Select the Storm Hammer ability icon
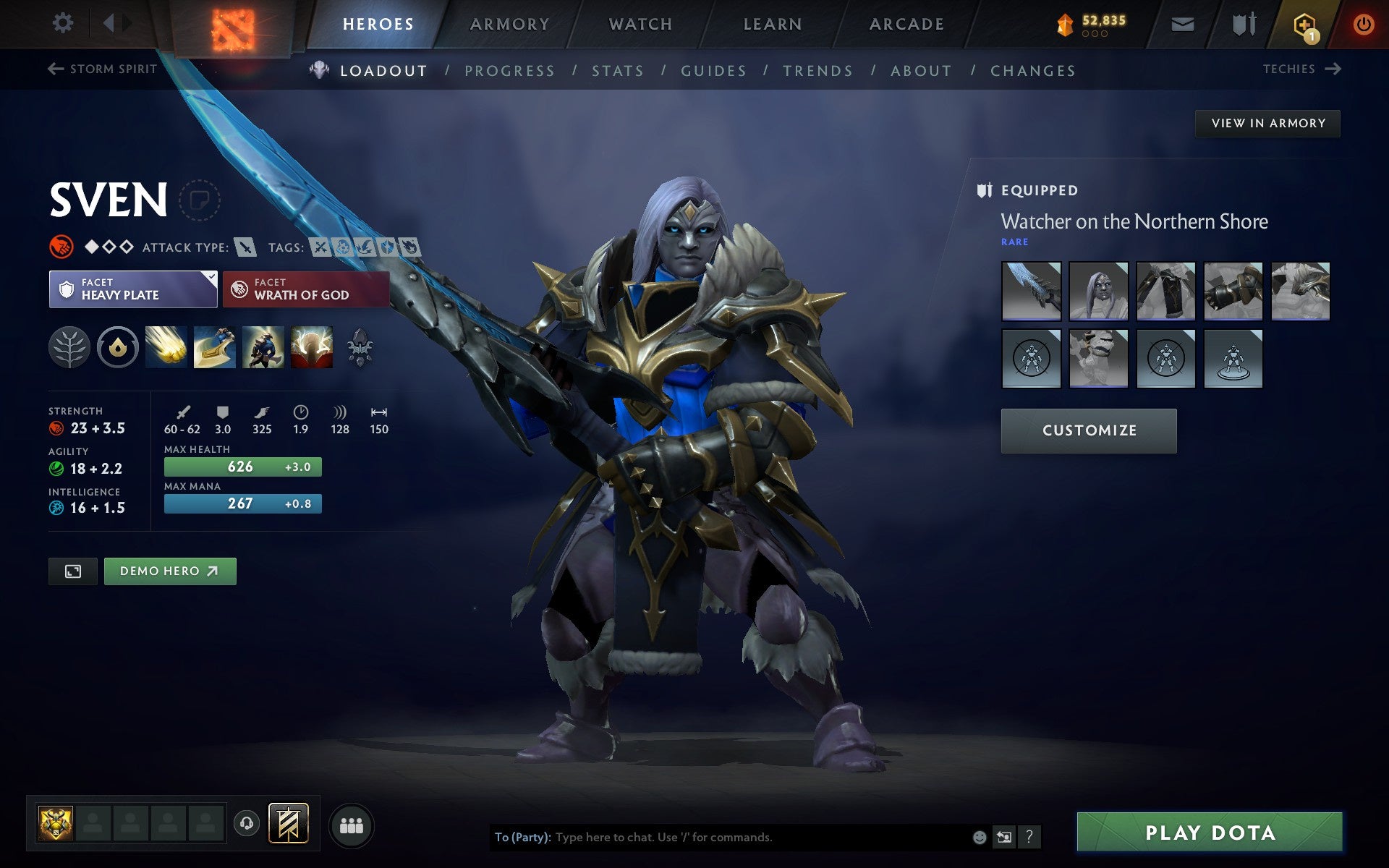1389x868 pixels. 166,347
